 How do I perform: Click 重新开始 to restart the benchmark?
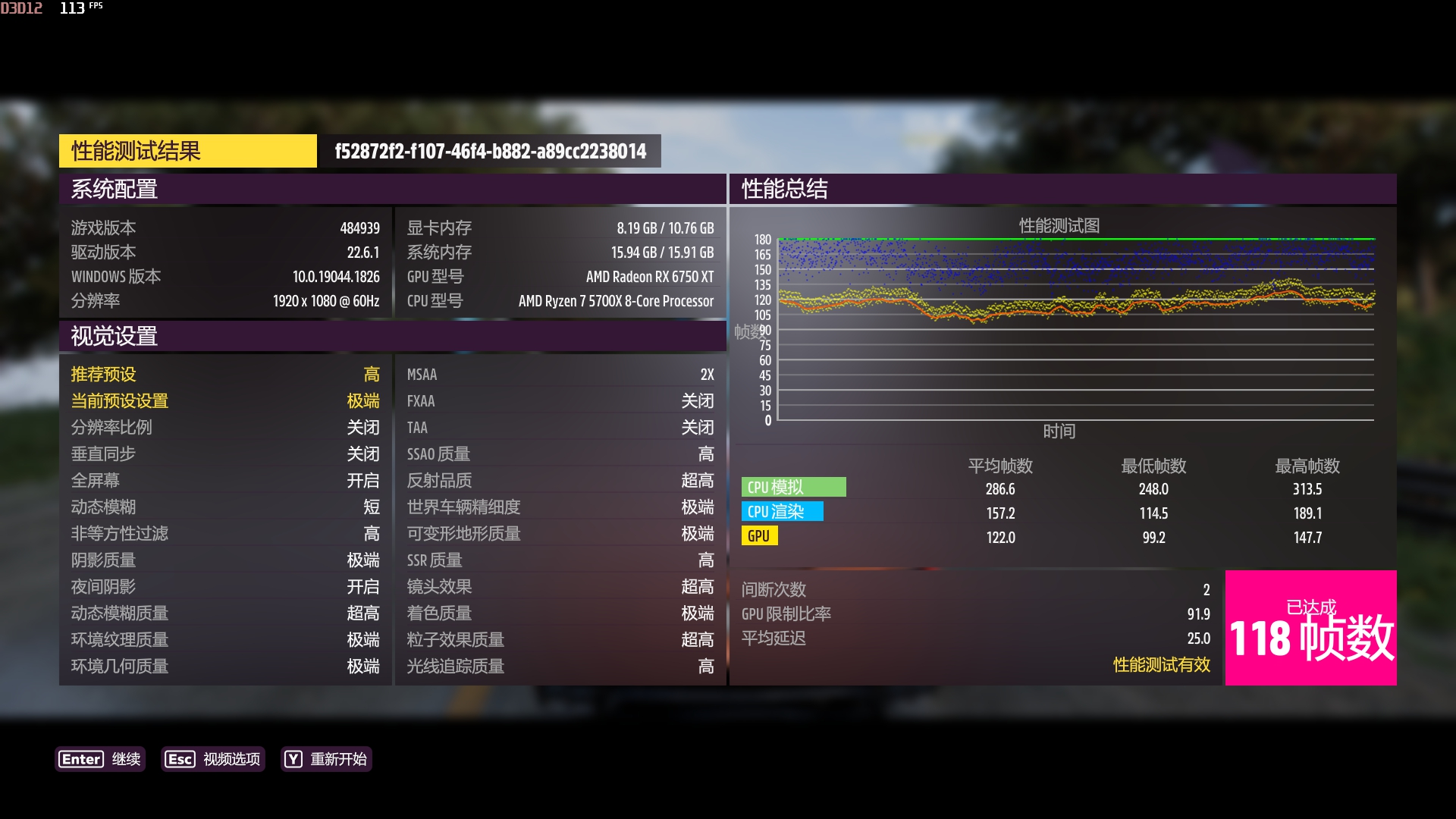(x=338, y=759)
